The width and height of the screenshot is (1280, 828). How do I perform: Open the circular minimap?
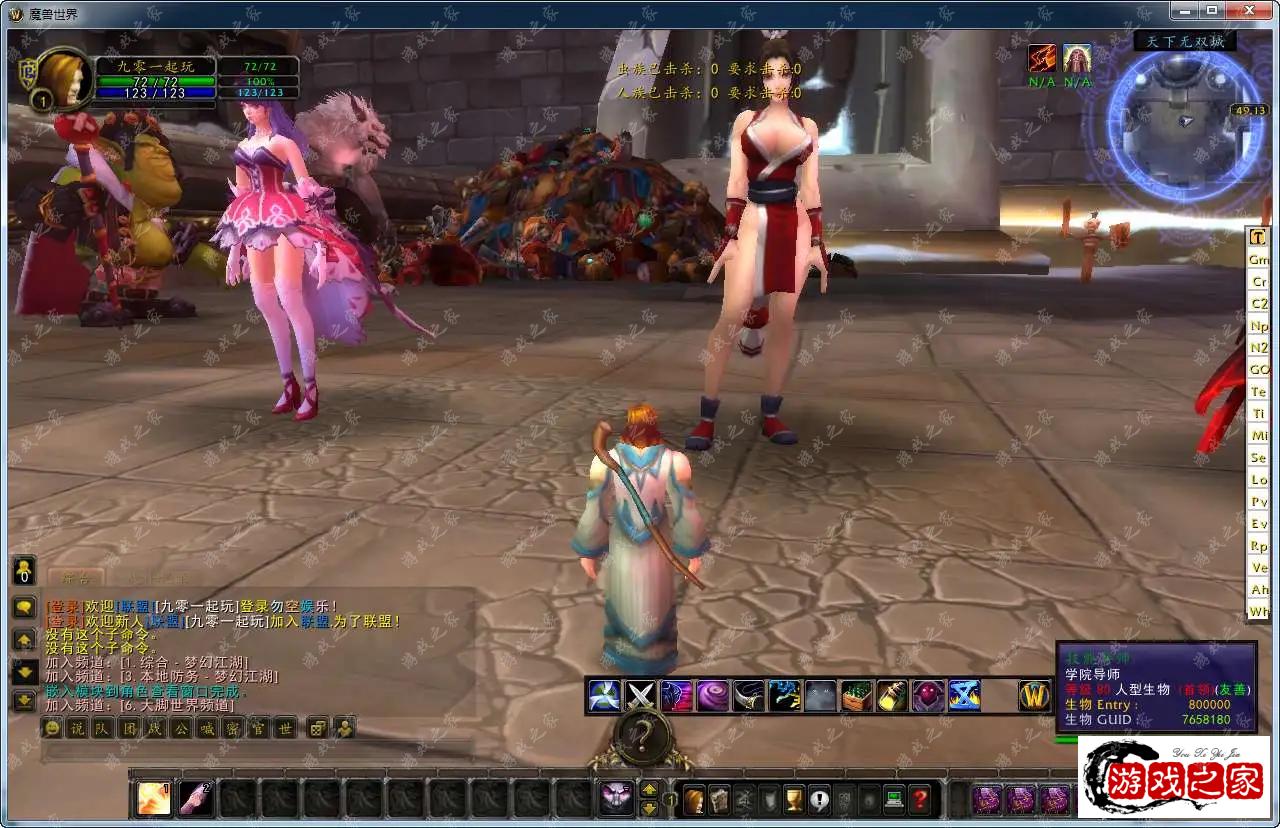click(x=1183, y=119)
